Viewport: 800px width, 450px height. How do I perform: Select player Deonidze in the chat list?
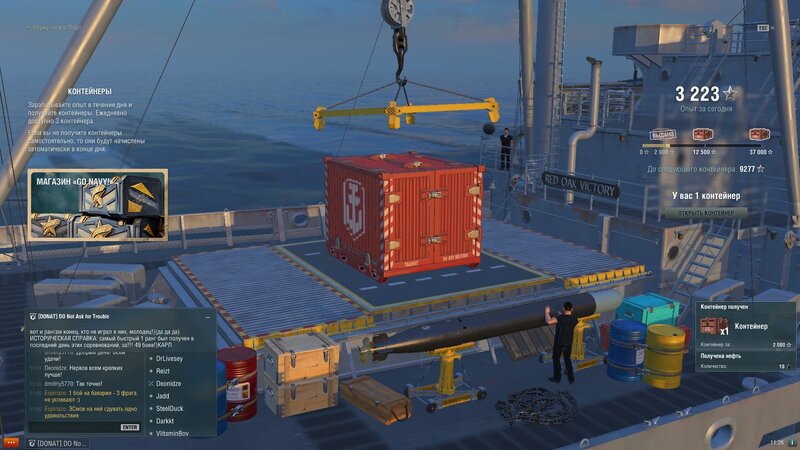pos(169,383)
